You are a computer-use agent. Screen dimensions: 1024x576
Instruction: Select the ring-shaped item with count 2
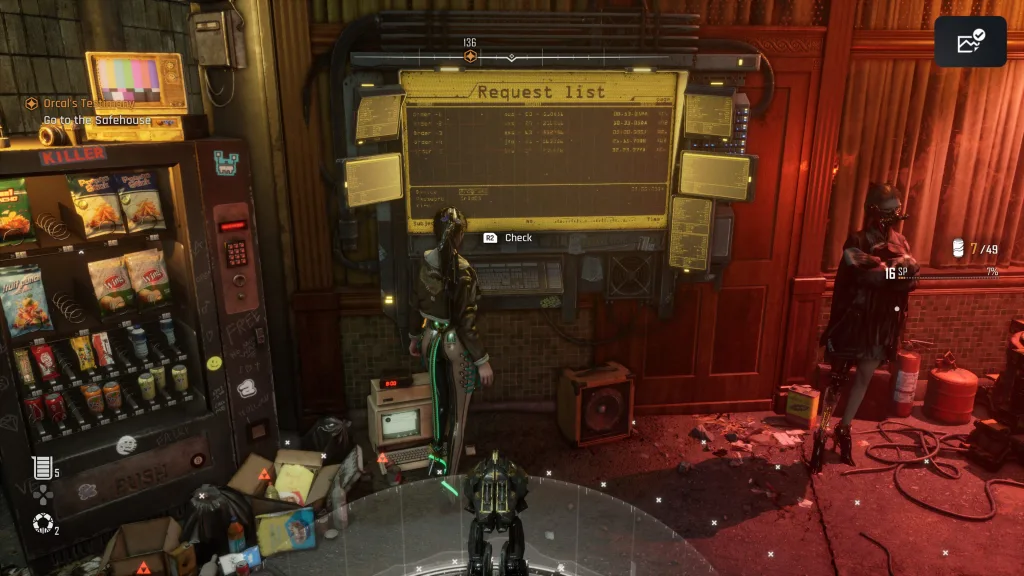(x=41, y=523)
